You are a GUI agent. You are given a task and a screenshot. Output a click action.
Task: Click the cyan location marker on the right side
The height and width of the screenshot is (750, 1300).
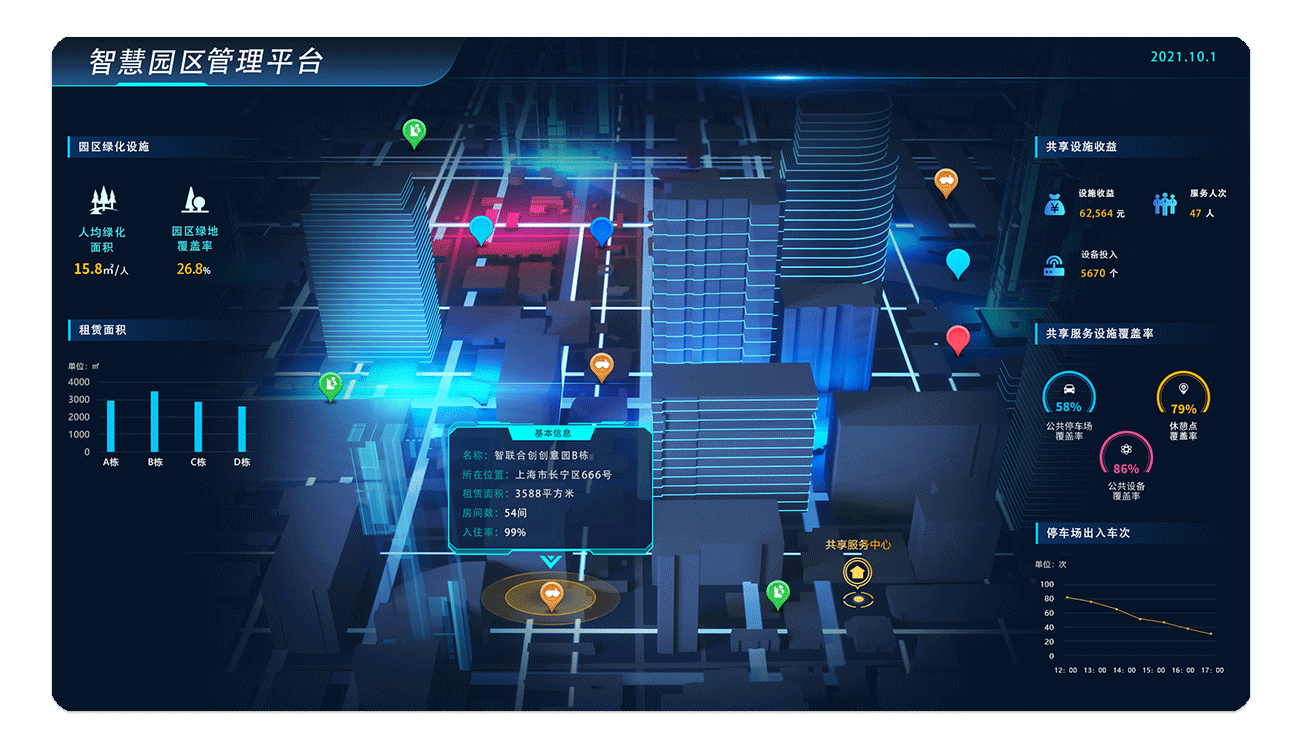[957, 262]
